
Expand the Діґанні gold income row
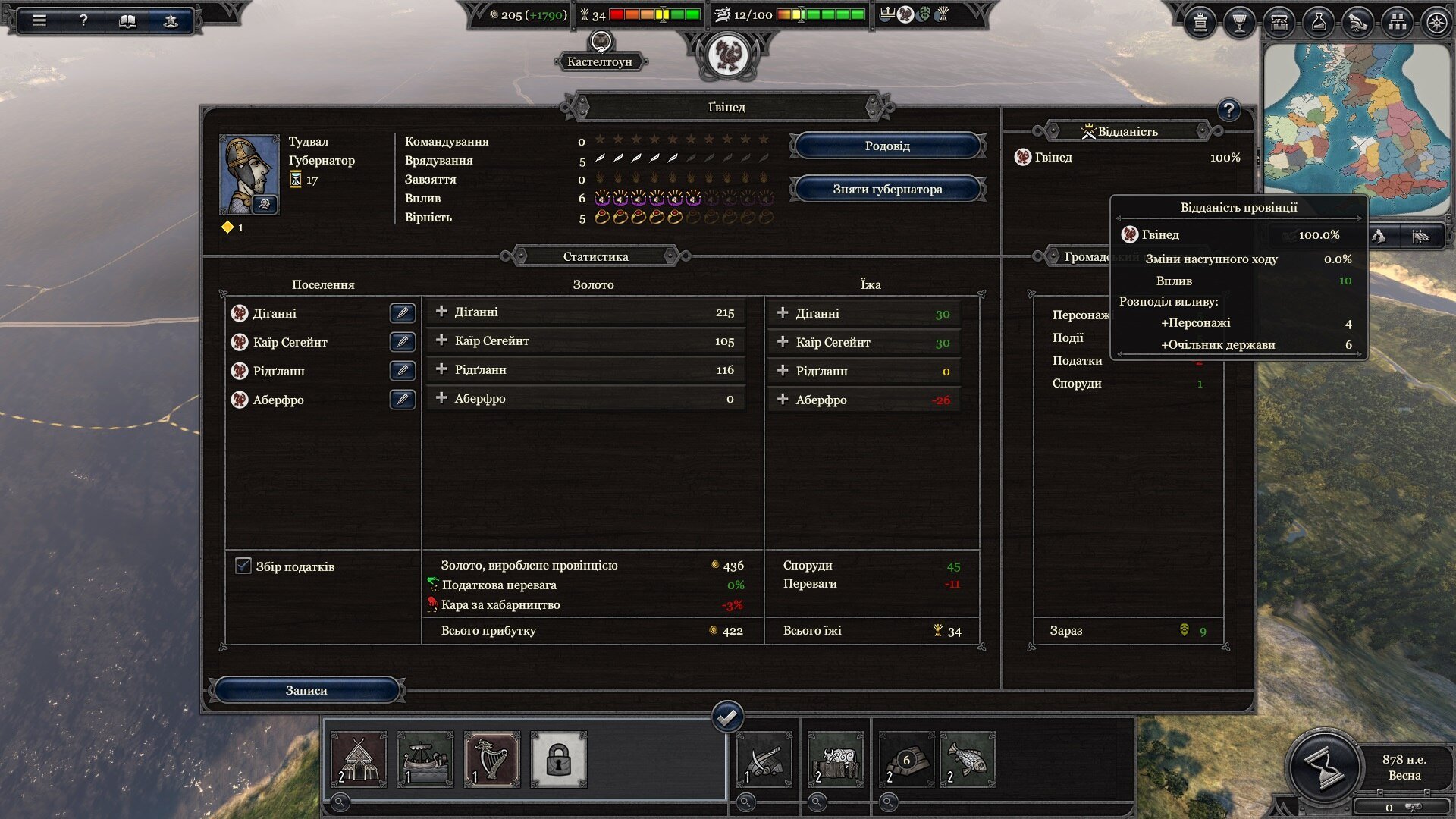pos(441,312)
